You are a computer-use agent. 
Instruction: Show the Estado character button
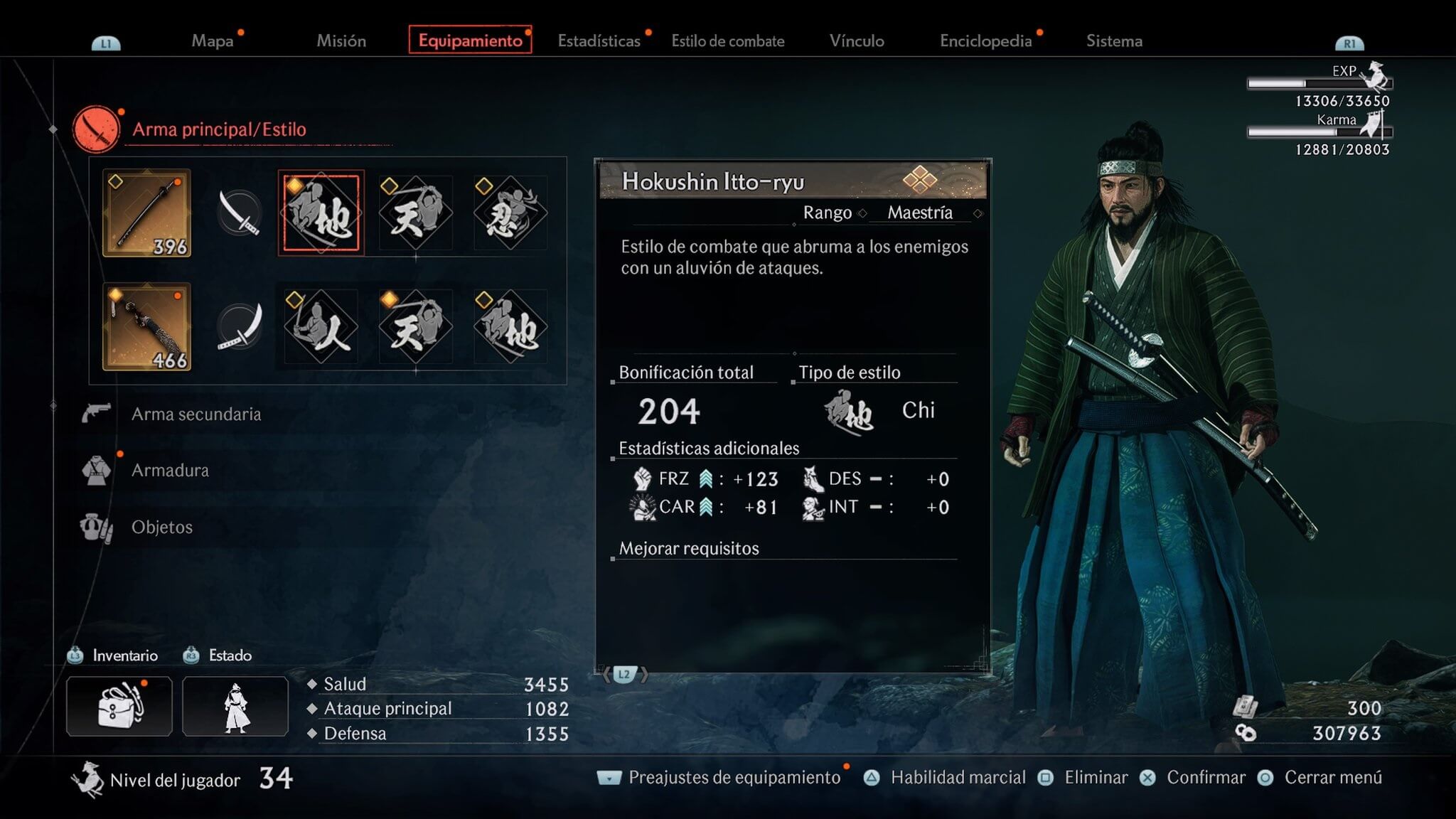[x=235, y=706]
